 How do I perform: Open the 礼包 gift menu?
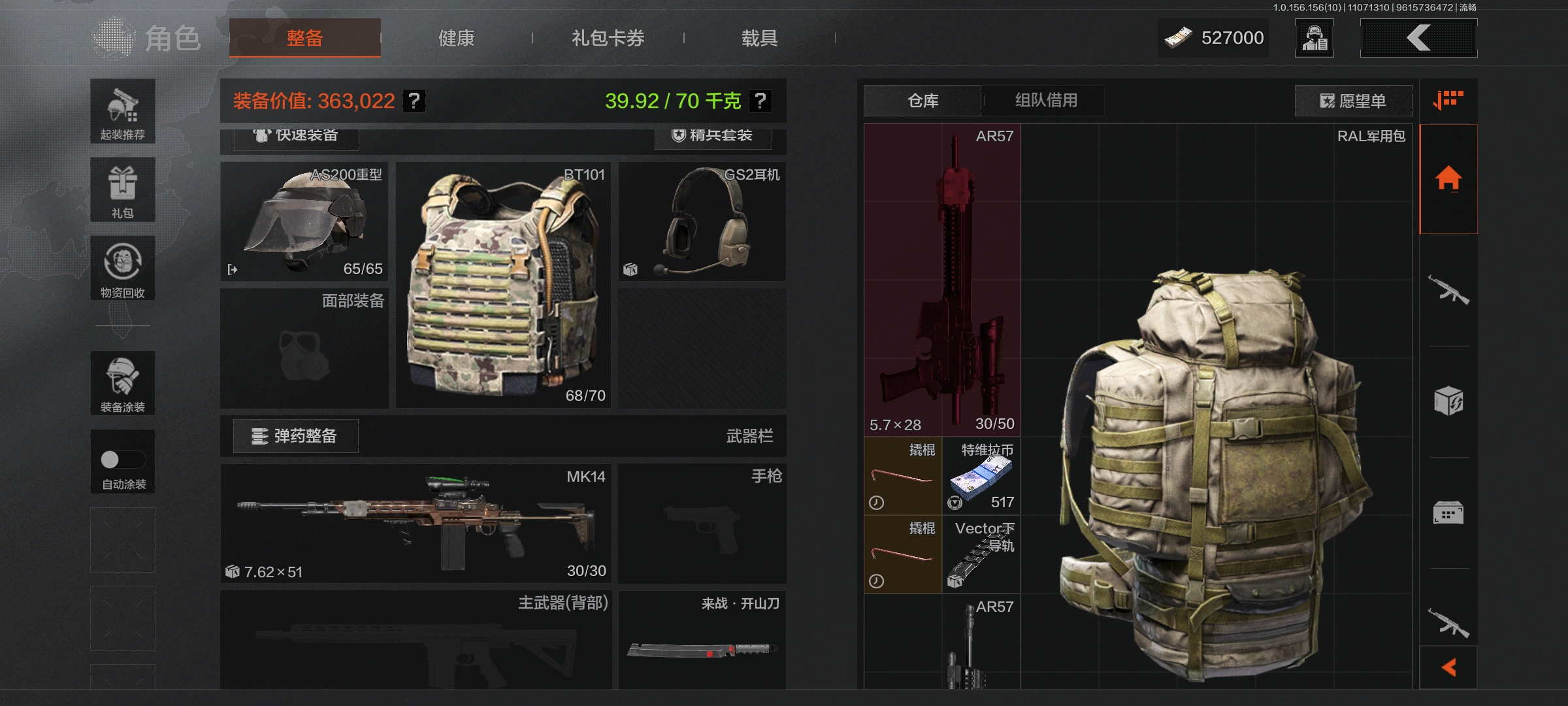tap(123, 190)
